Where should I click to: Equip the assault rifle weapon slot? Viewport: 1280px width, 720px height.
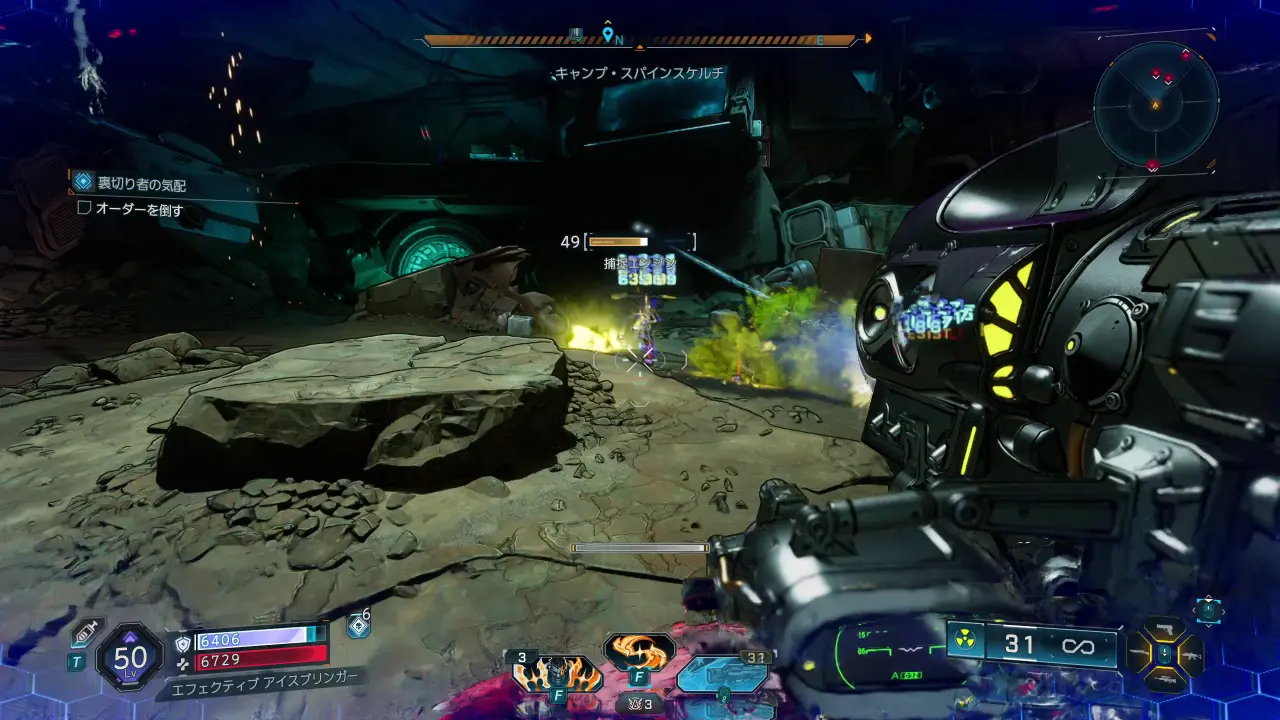coord(1191,655)
